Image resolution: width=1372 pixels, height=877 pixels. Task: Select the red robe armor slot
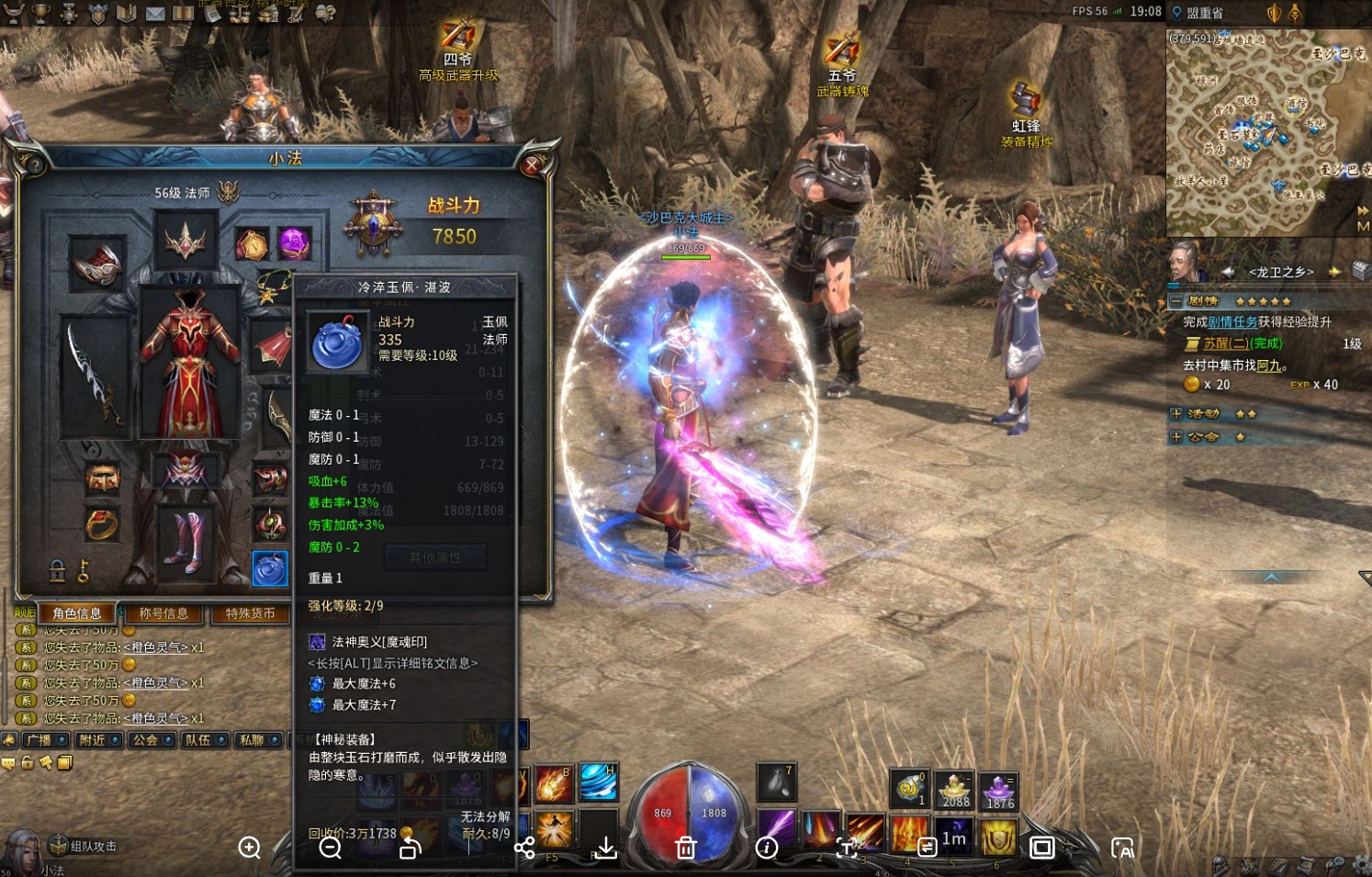pos(189,363)
